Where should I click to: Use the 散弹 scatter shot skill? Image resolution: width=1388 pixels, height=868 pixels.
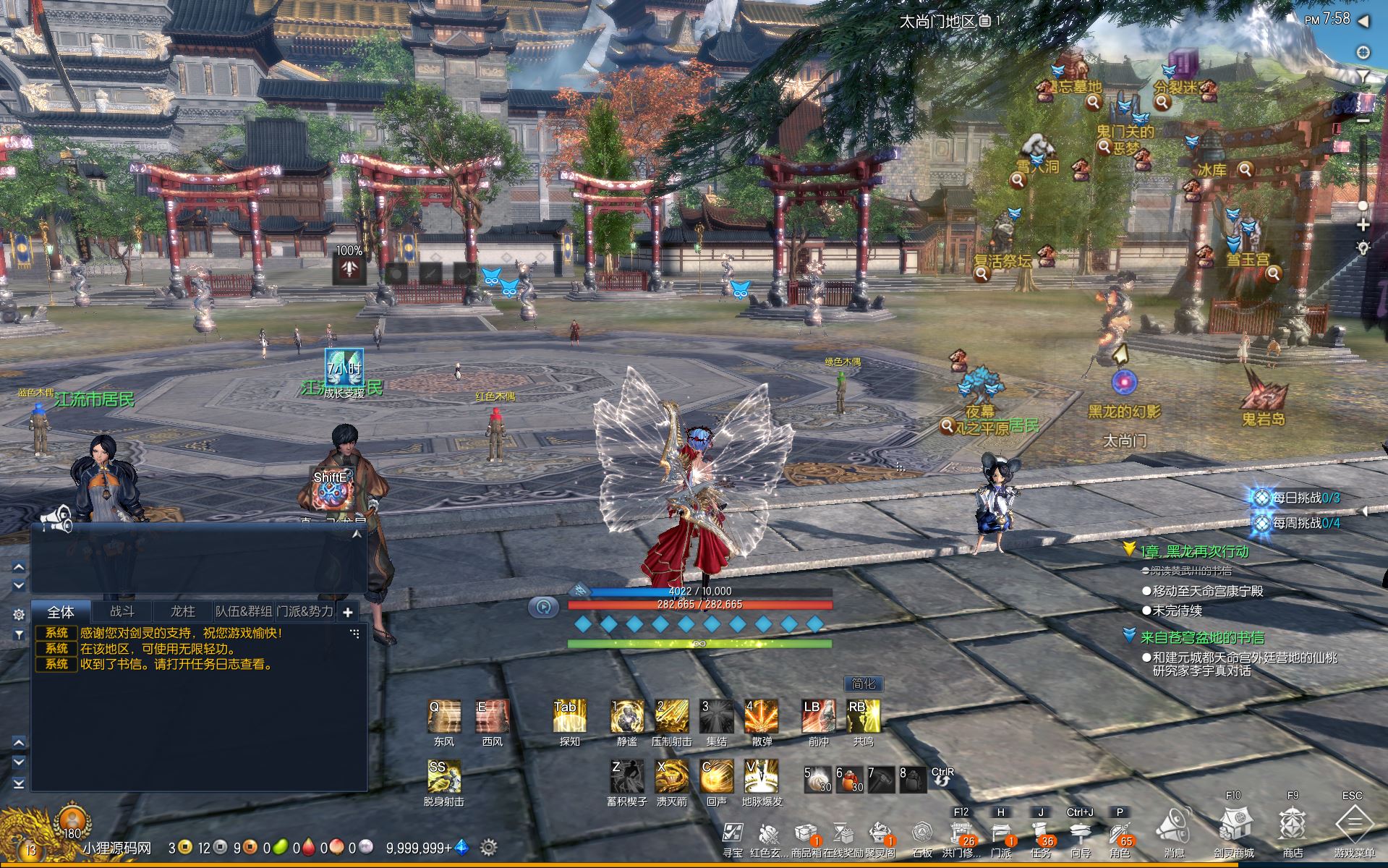click(762, 716)
